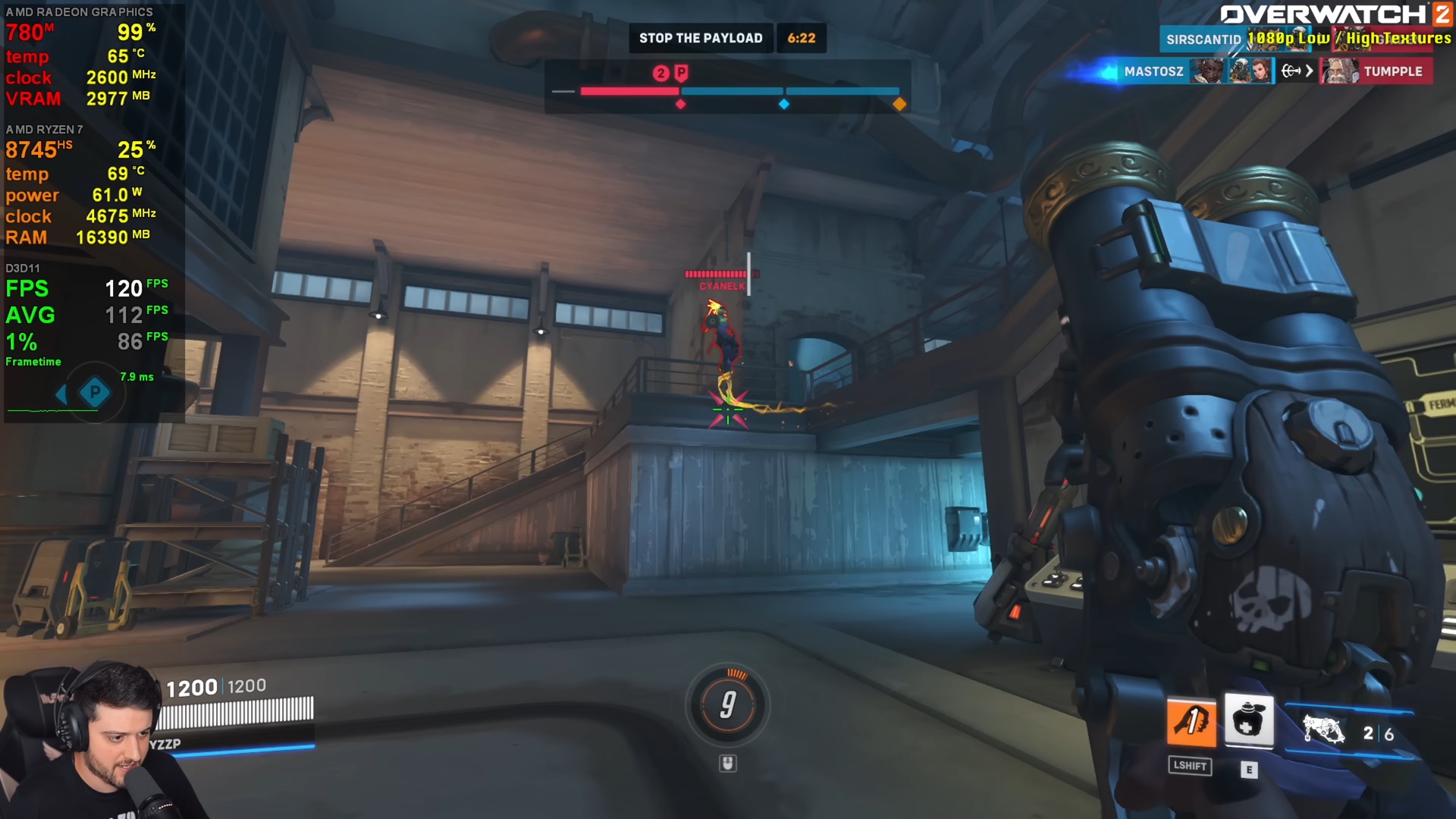Click the payload position marker on the track
The width and height of the screenshot is (1456, 819).
[x=681, y=74]
